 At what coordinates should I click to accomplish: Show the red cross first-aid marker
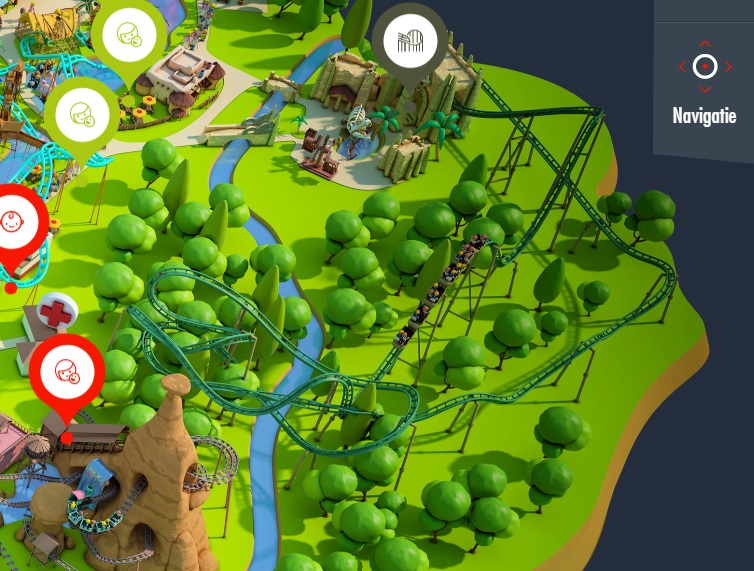coord(56,314)
